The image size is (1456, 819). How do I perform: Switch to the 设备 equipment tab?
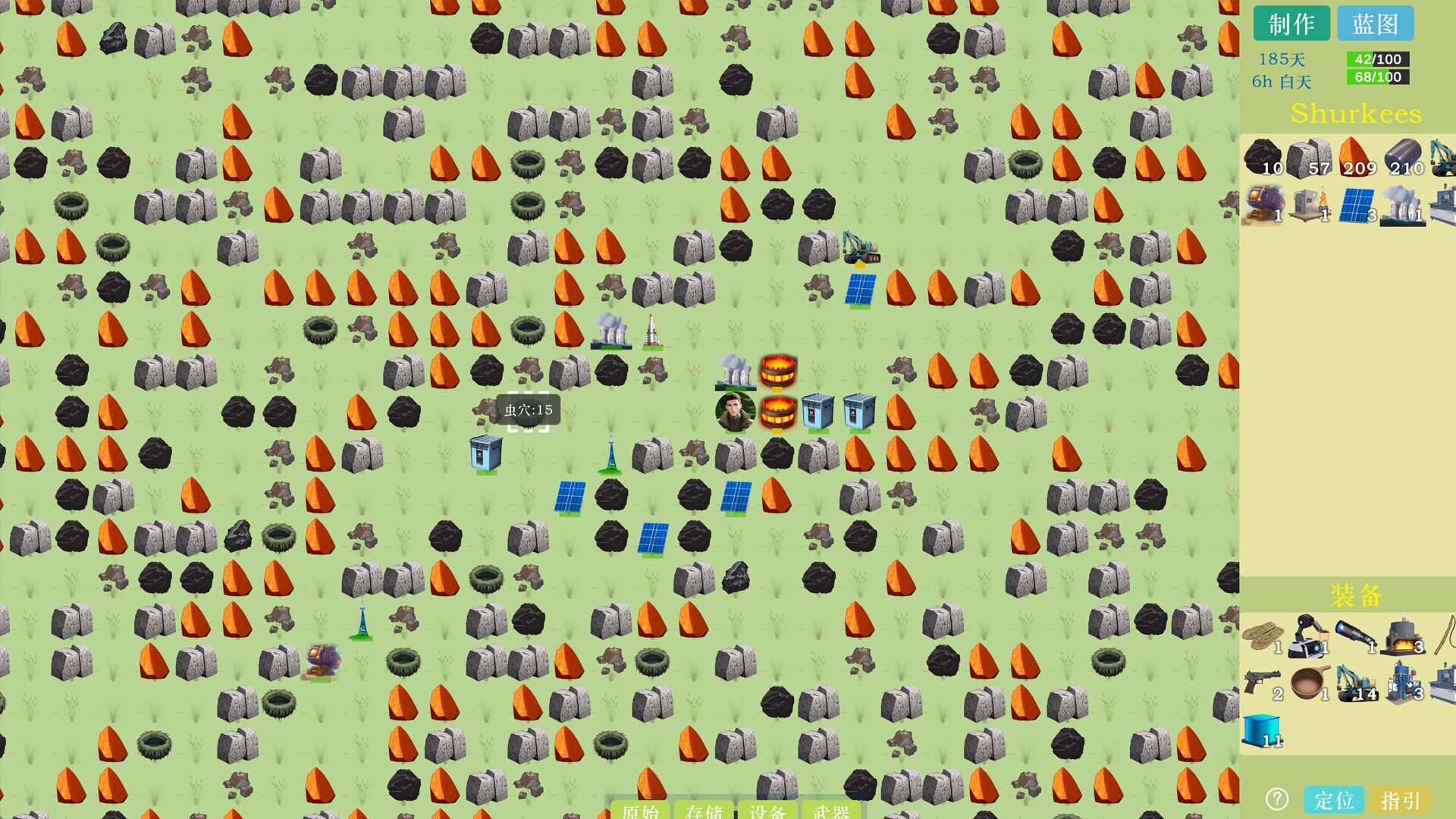(766, 811)
